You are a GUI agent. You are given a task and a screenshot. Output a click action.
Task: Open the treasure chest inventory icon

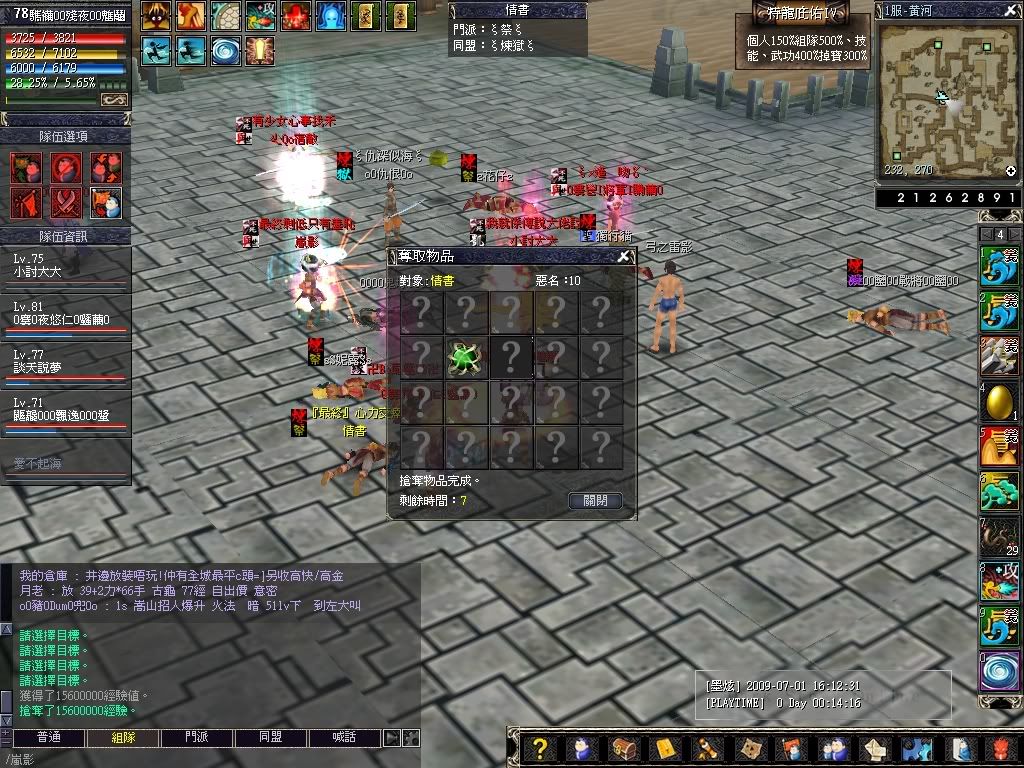point(624,748)
